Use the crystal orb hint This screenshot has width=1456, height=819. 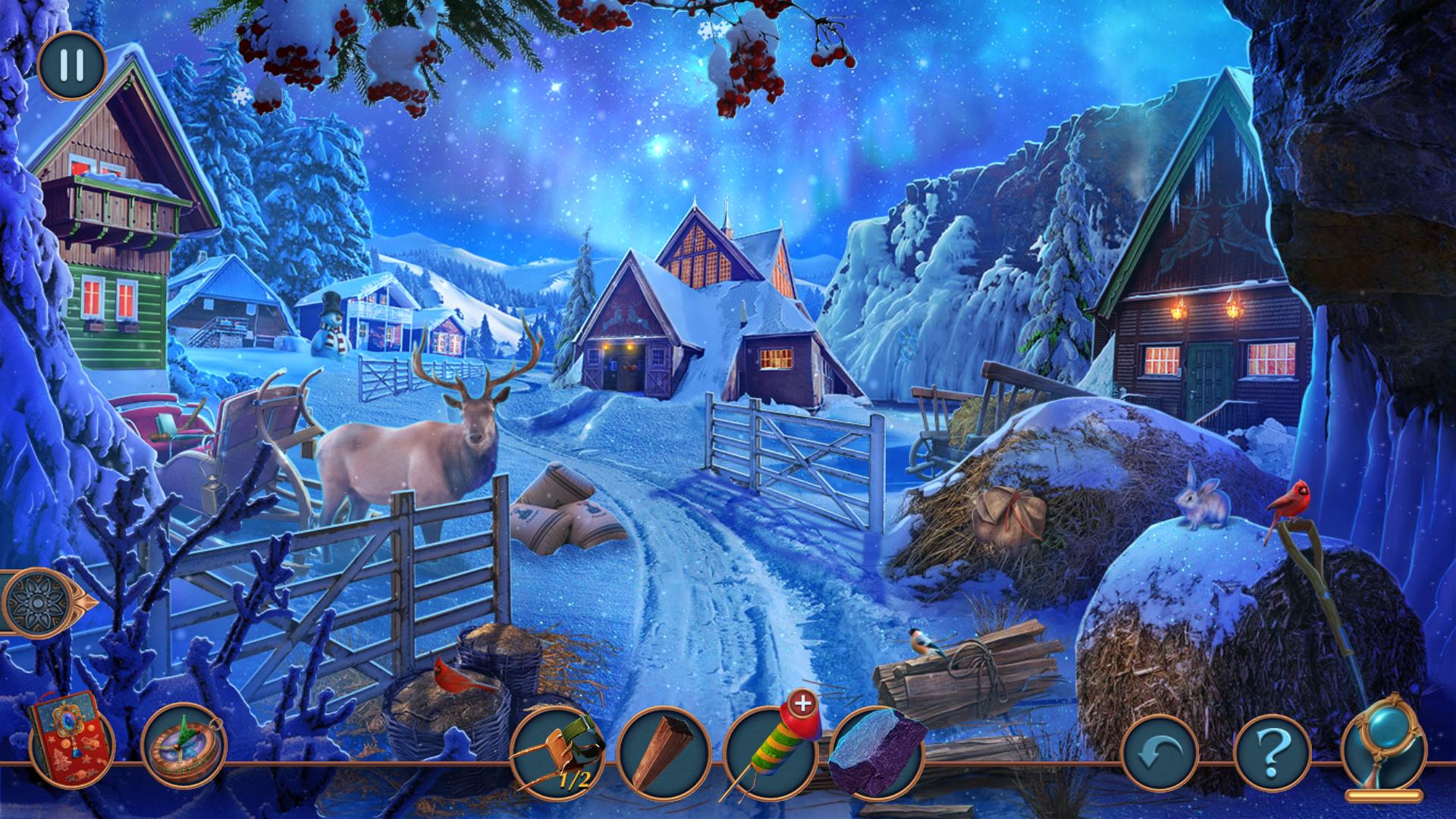(1385, 747)
